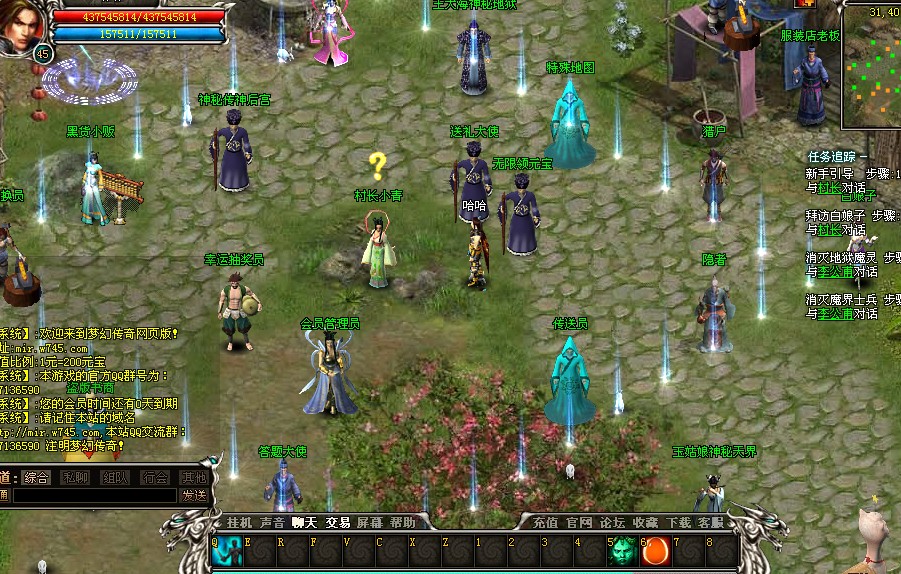The height and width of the screenshot is (574, 901).
Task: Send the chat message with 发送
Action: click(x=194, y=495)
